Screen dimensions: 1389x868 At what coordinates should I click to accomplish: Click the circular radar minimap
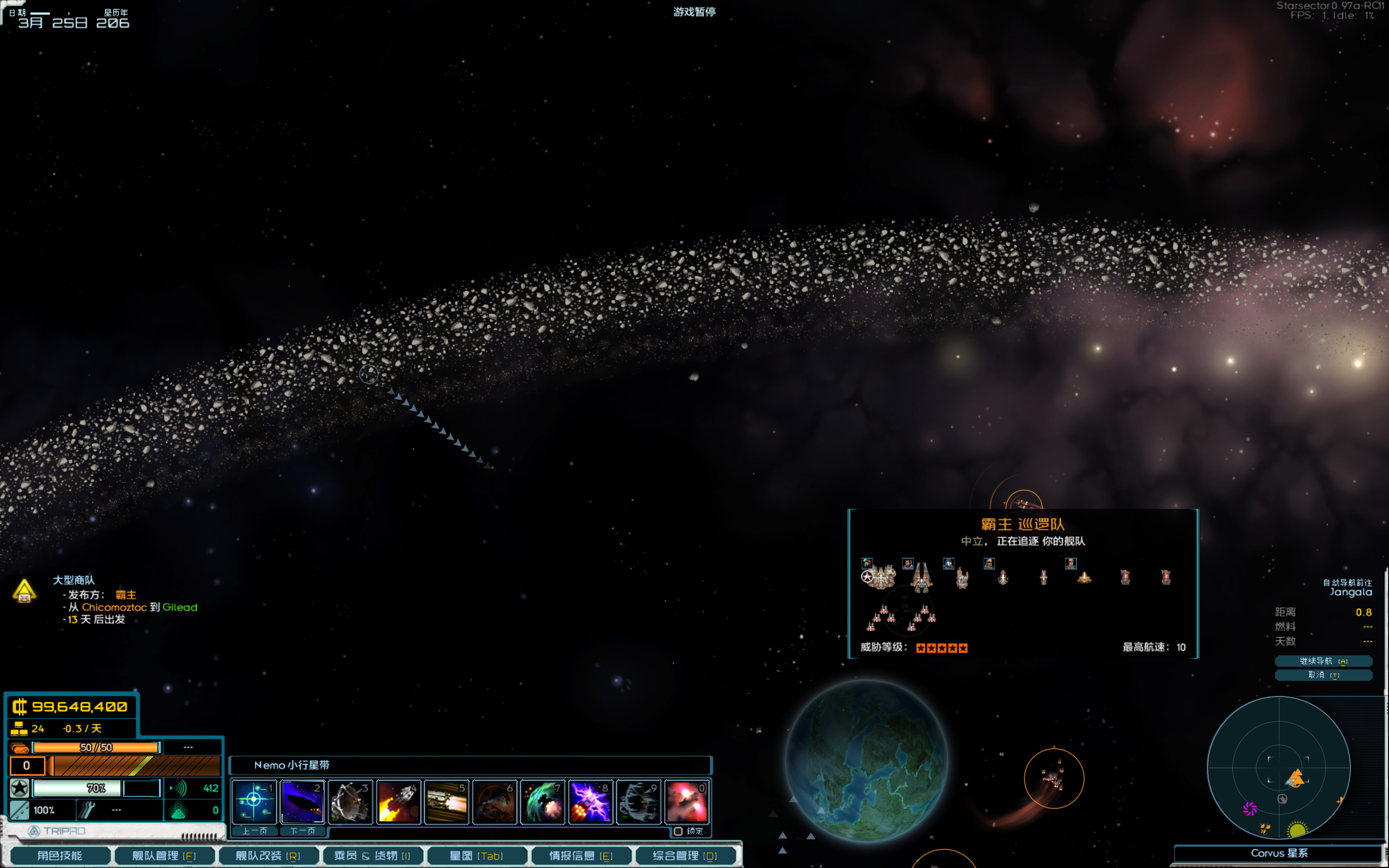click(x=1279, y=768)
